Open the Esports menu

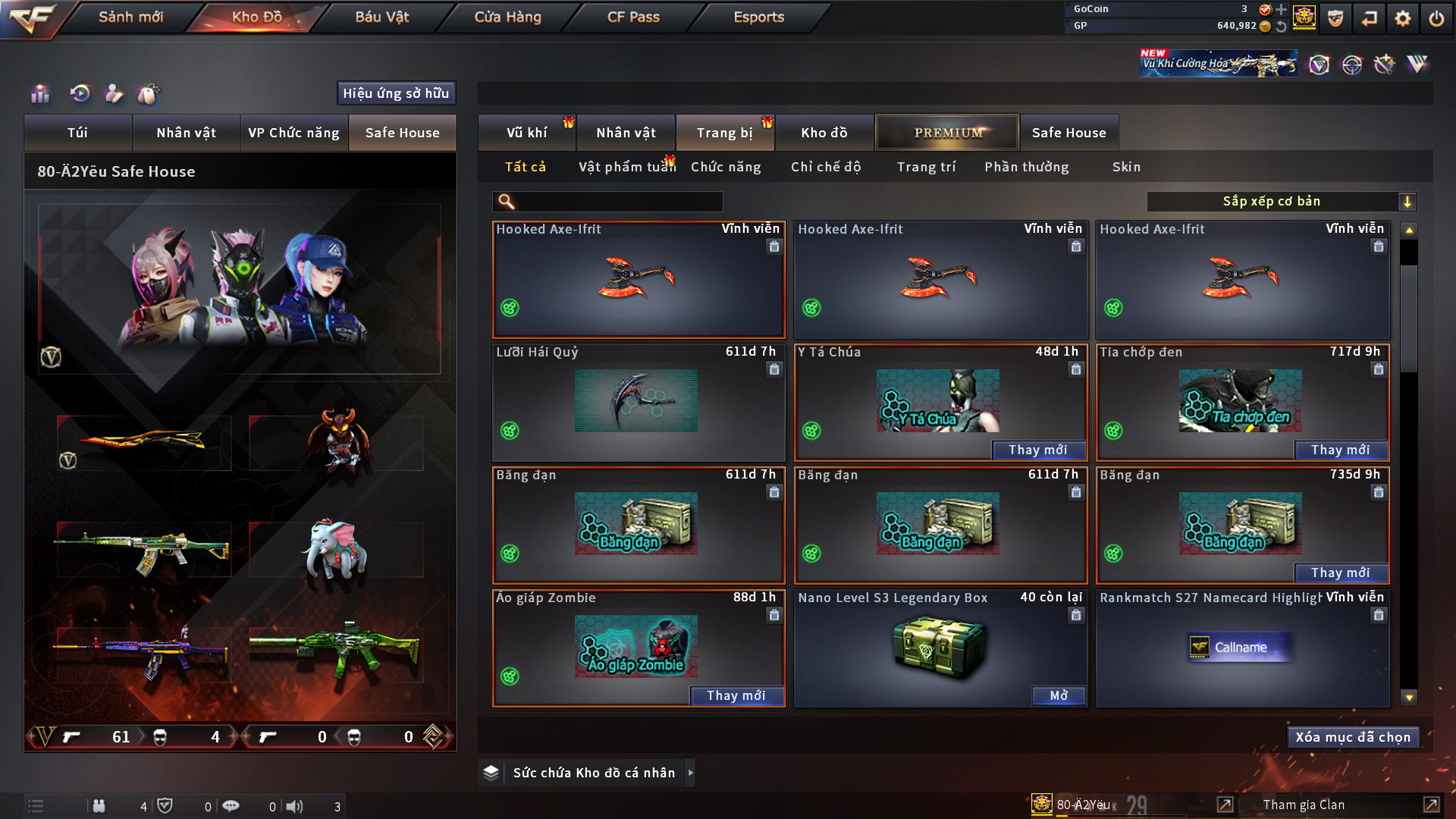pyautogui.click(x=758, y=17)
